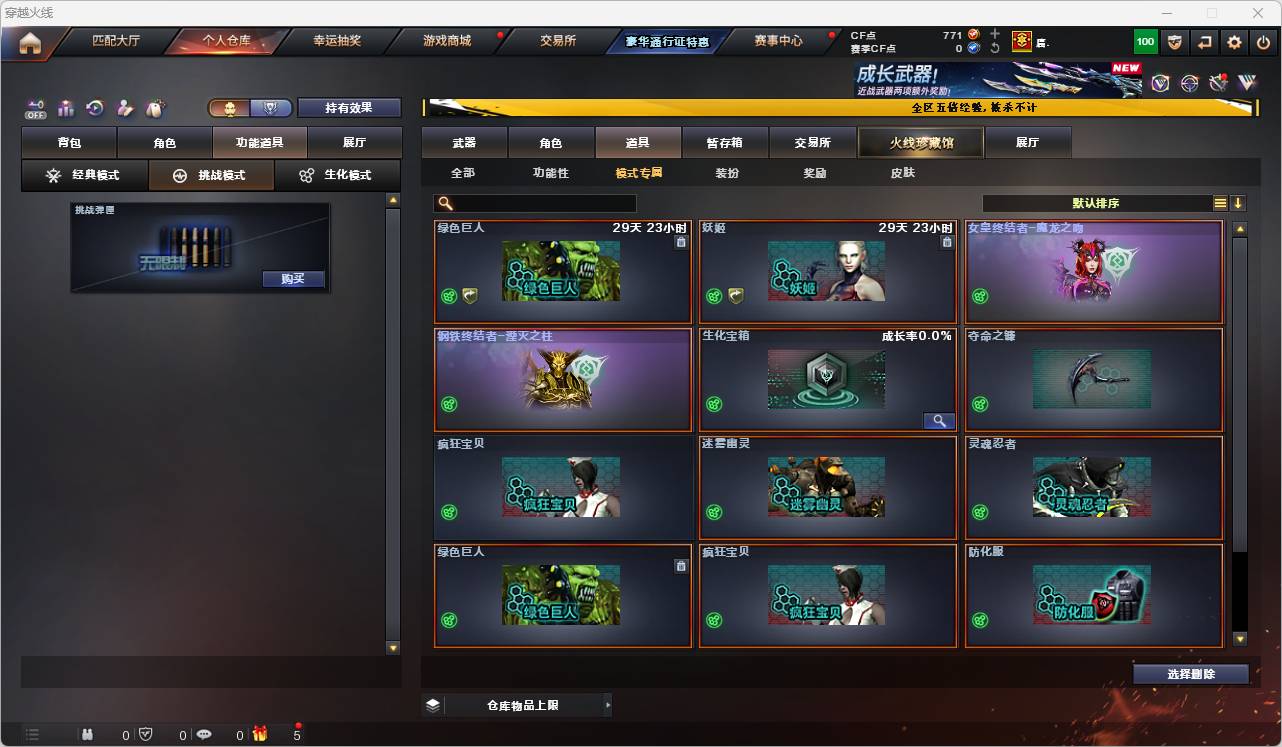Open the 默认排序 sort dropdown
The height and width of the screenshot is (747, 1282).
point(1095,203)
